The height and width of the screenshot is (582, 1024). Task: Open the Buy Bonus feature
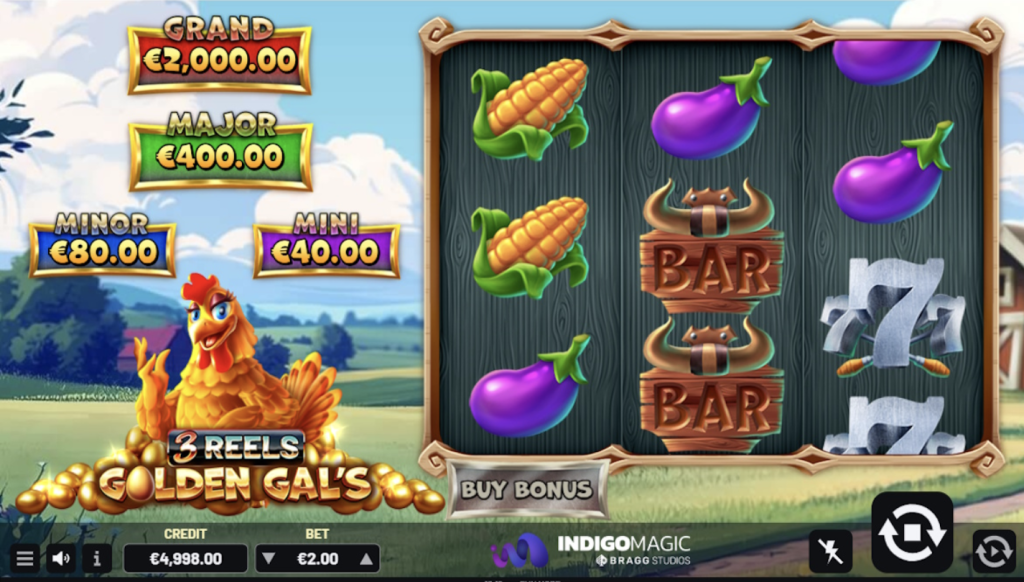(x=526, y=490)
